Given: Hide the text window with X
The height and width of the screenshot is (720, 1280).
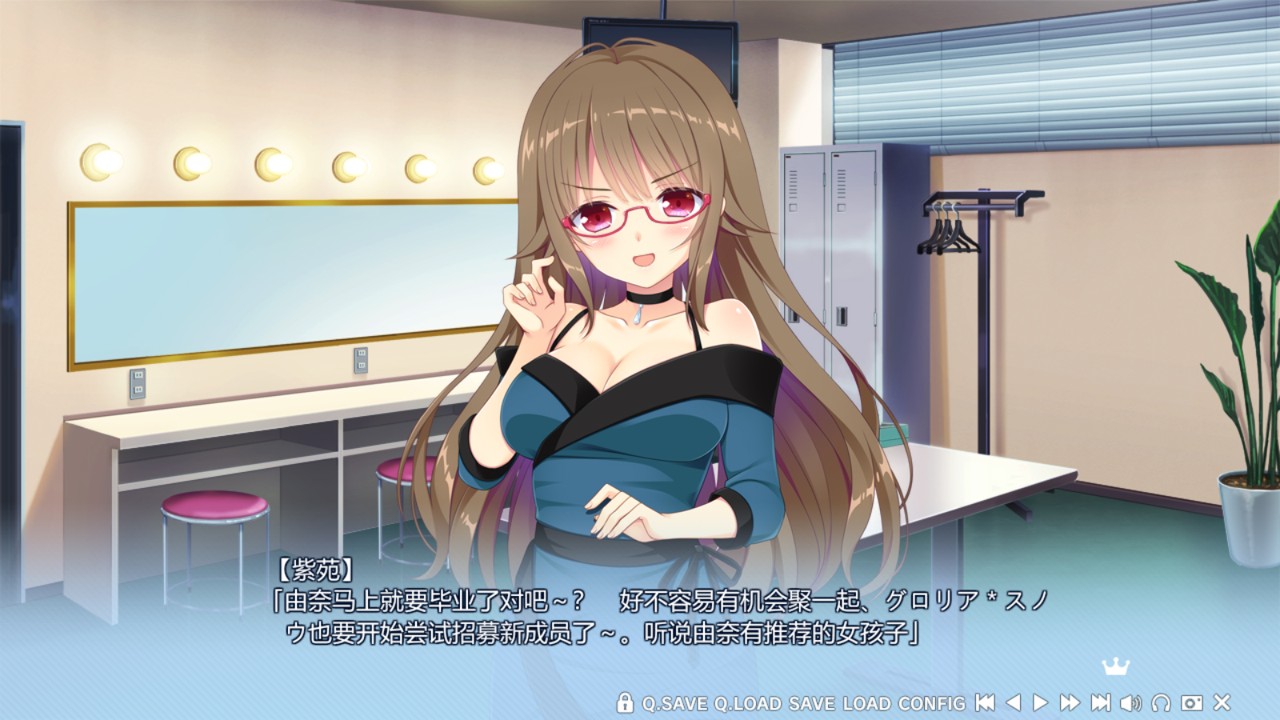Looking at the screenshot, I should pyautogui.click(x=1221, y=703).
